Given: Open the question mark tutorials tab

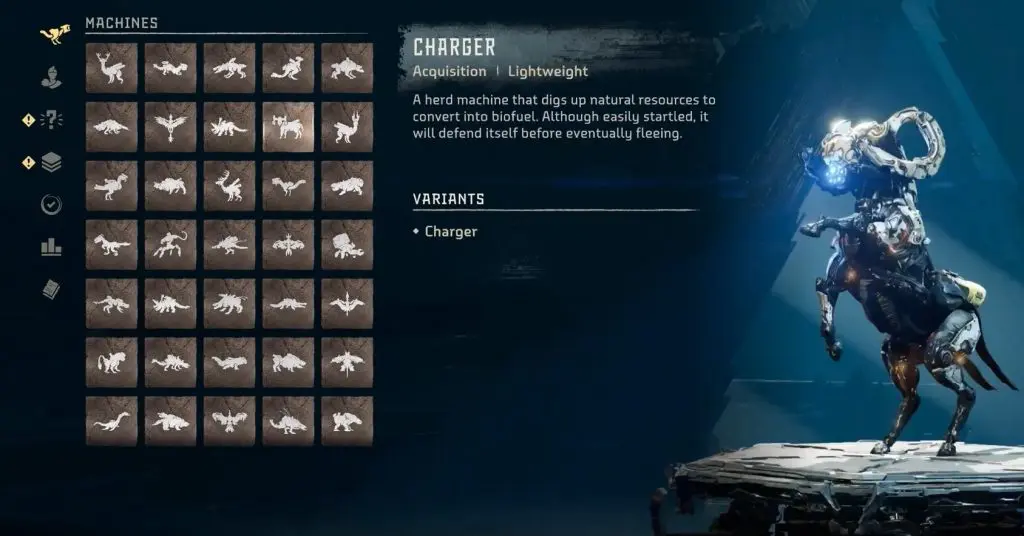Looking at the screenshot, I should coord(52,120).
